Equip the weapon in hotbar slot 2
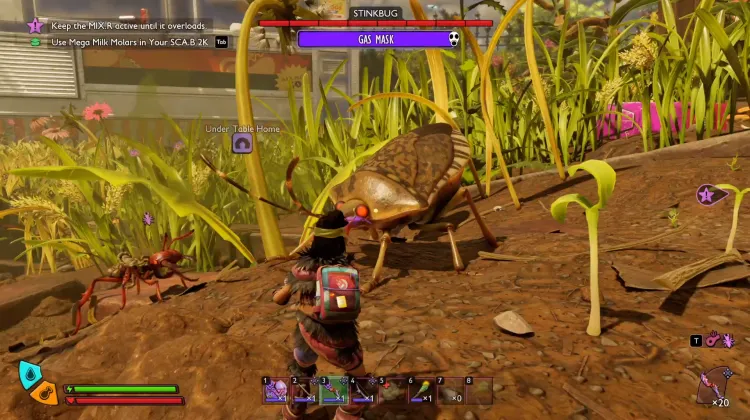 pos(305,390)
